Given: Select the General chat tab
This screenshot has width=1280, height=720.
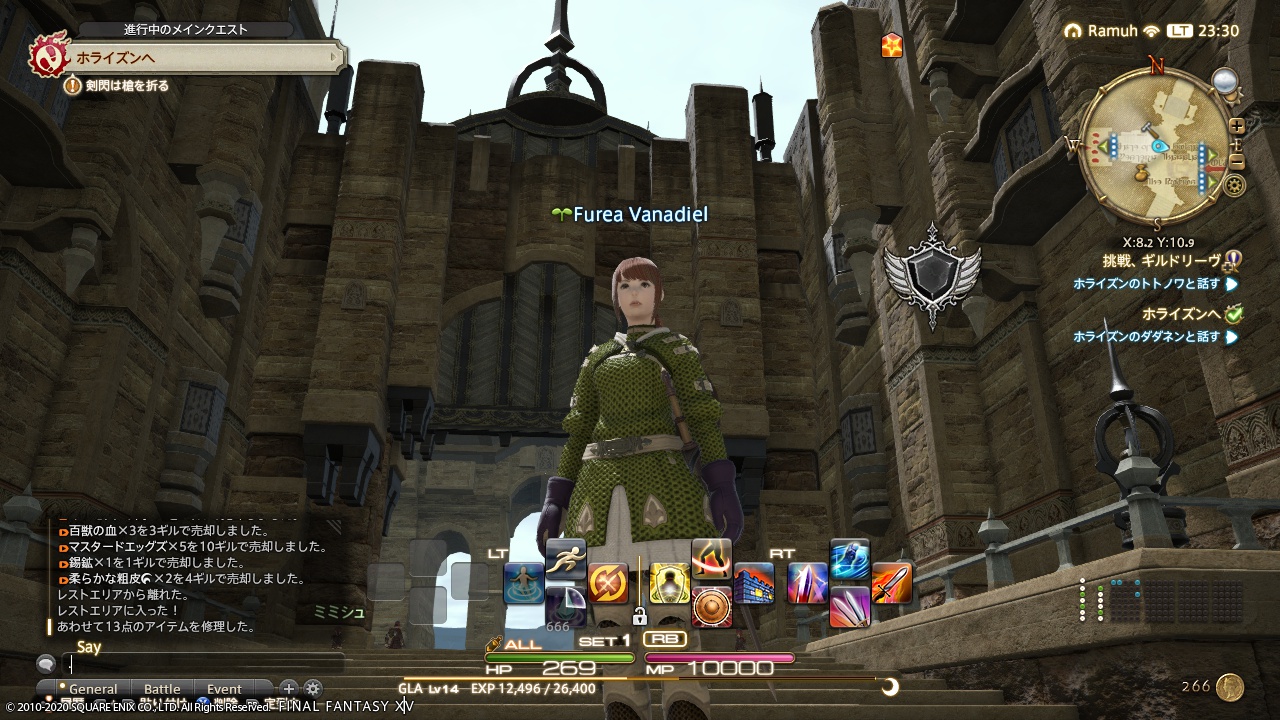Looking at the screenshot, I should coord(92,689).
